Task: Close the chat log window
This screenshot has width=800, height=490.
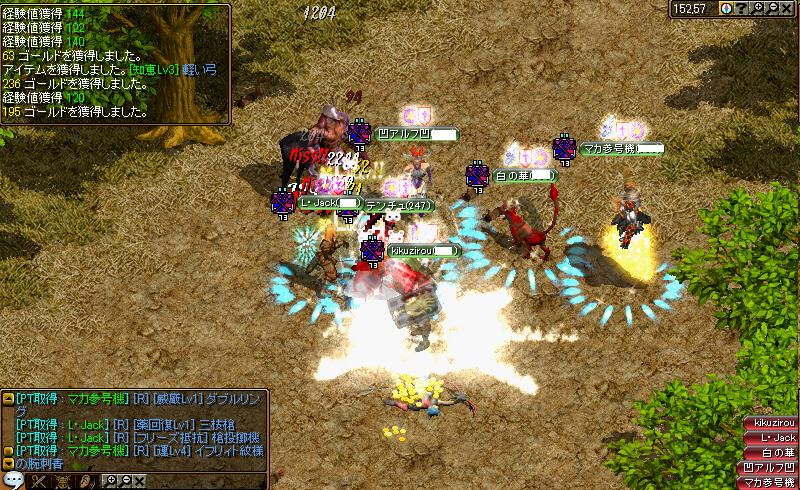Action: click(x=139, y=481)
